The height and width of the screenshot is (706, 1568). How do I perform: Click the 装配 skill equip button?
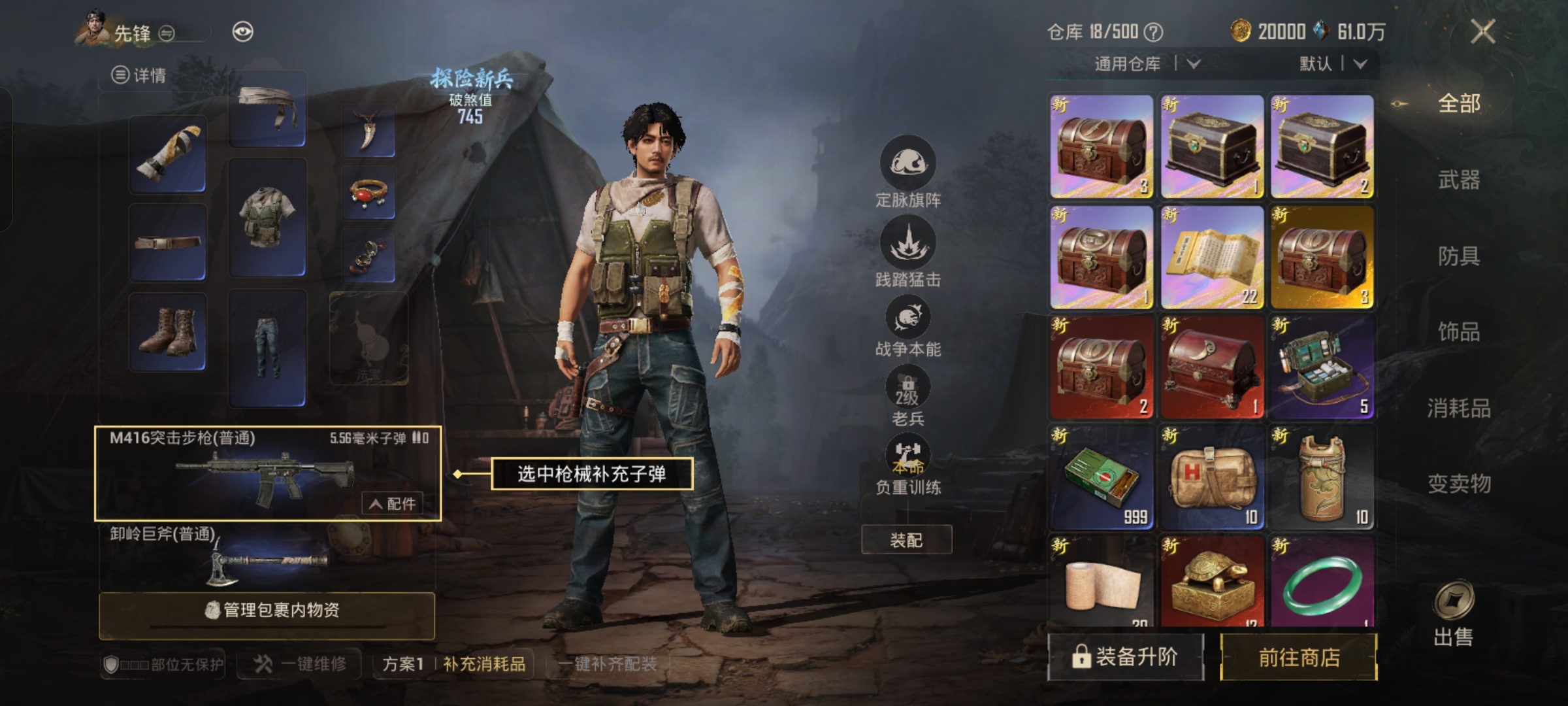pos(906,540)
